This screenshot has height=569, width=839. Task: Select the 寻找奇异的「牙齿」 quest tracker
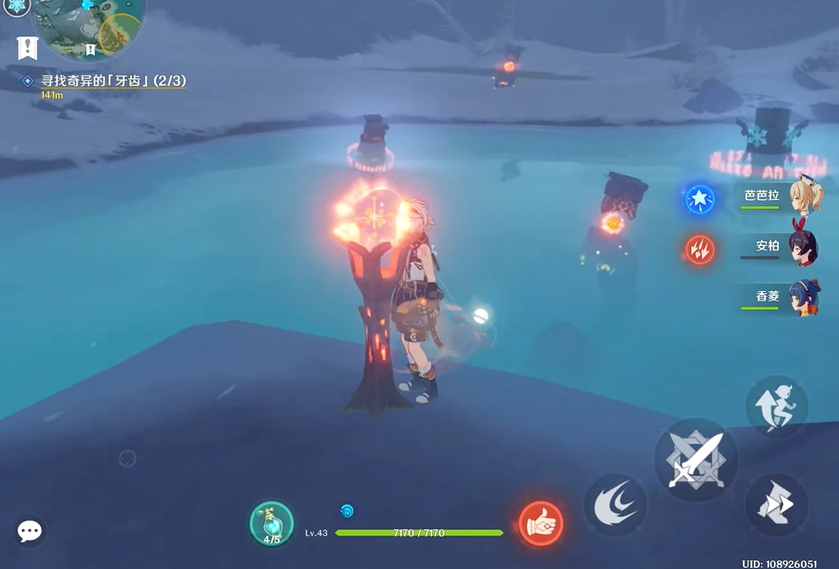(x=113, y=81)
